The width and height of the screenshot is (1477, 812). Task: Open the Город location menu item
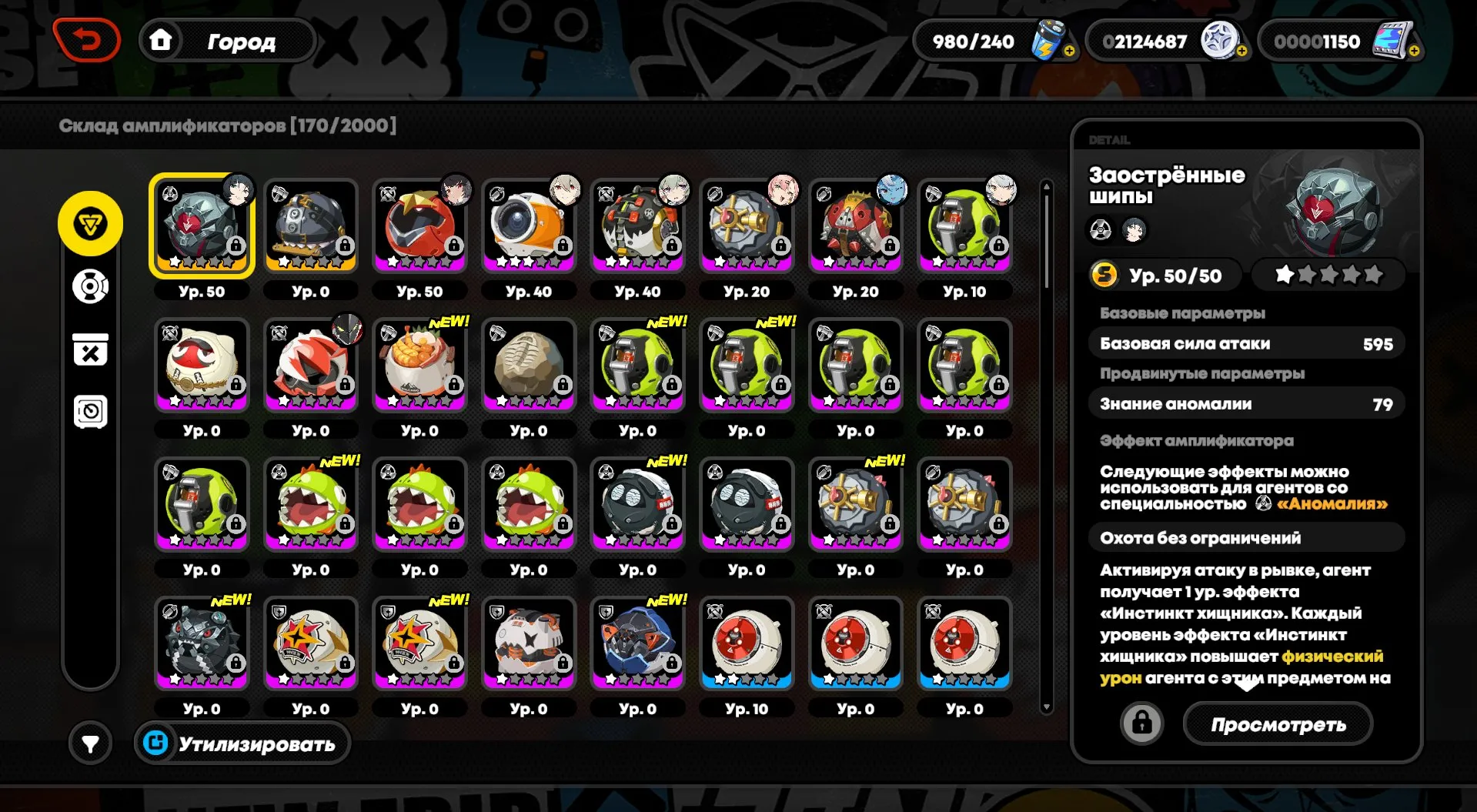pyautogui.click(x=241, y=41)
